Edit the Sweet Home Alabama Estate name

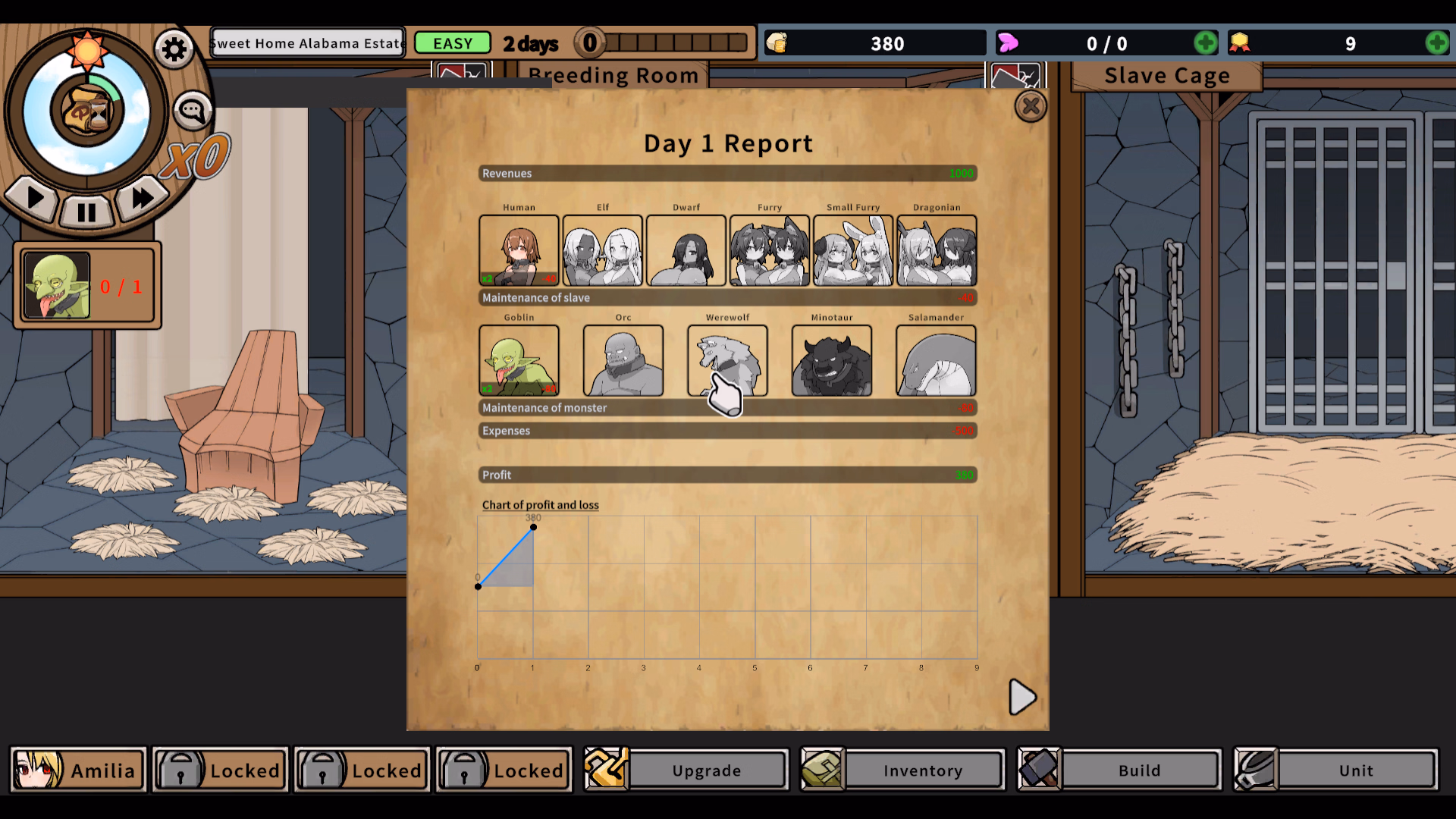(307, 42)
